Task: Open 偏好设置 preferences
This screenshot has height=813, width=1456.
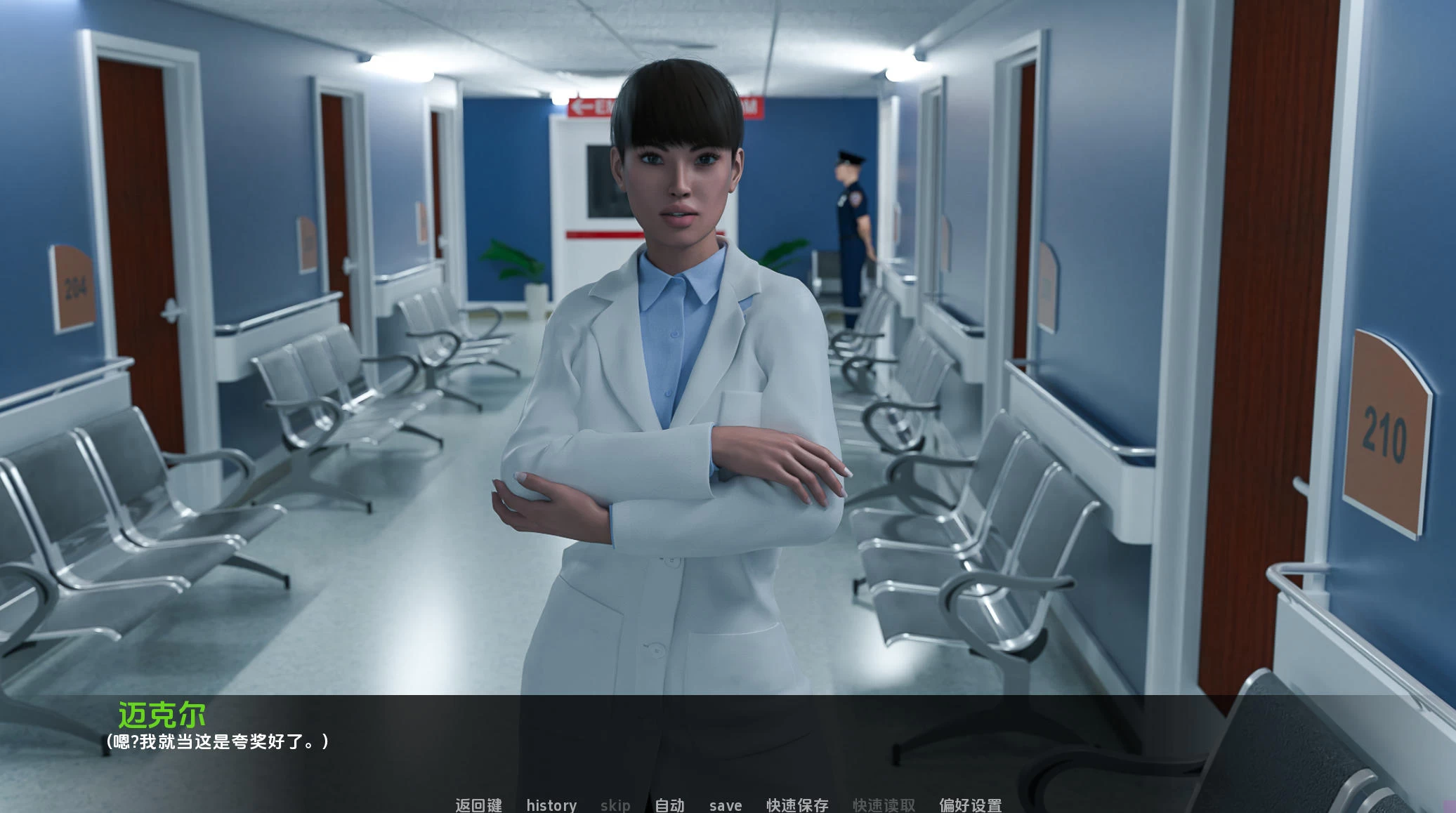Action: tap(970, 805)
